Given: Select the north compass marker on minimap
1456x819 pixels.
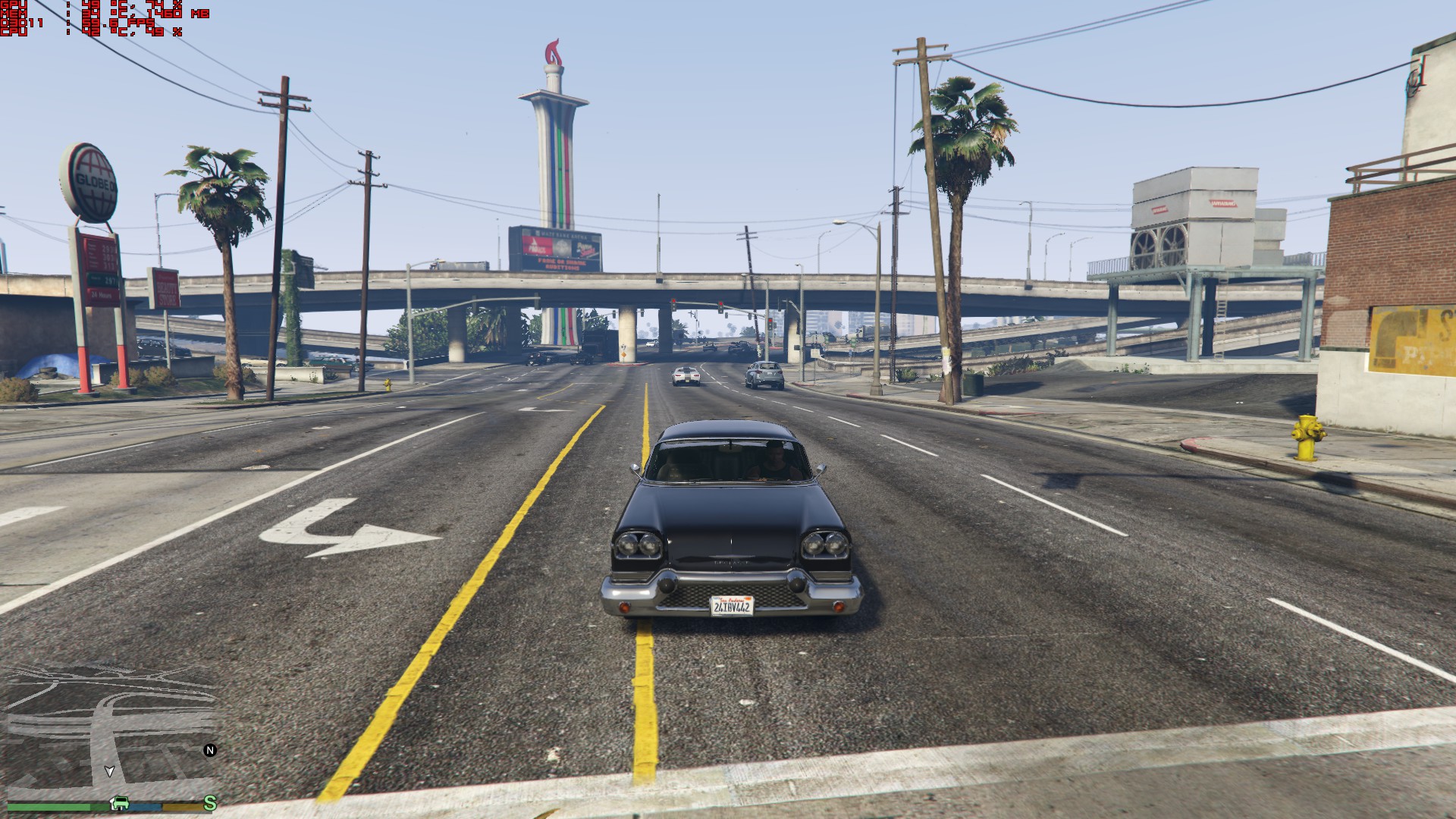Looking at the screenshot, I should (x=210, y=750).
